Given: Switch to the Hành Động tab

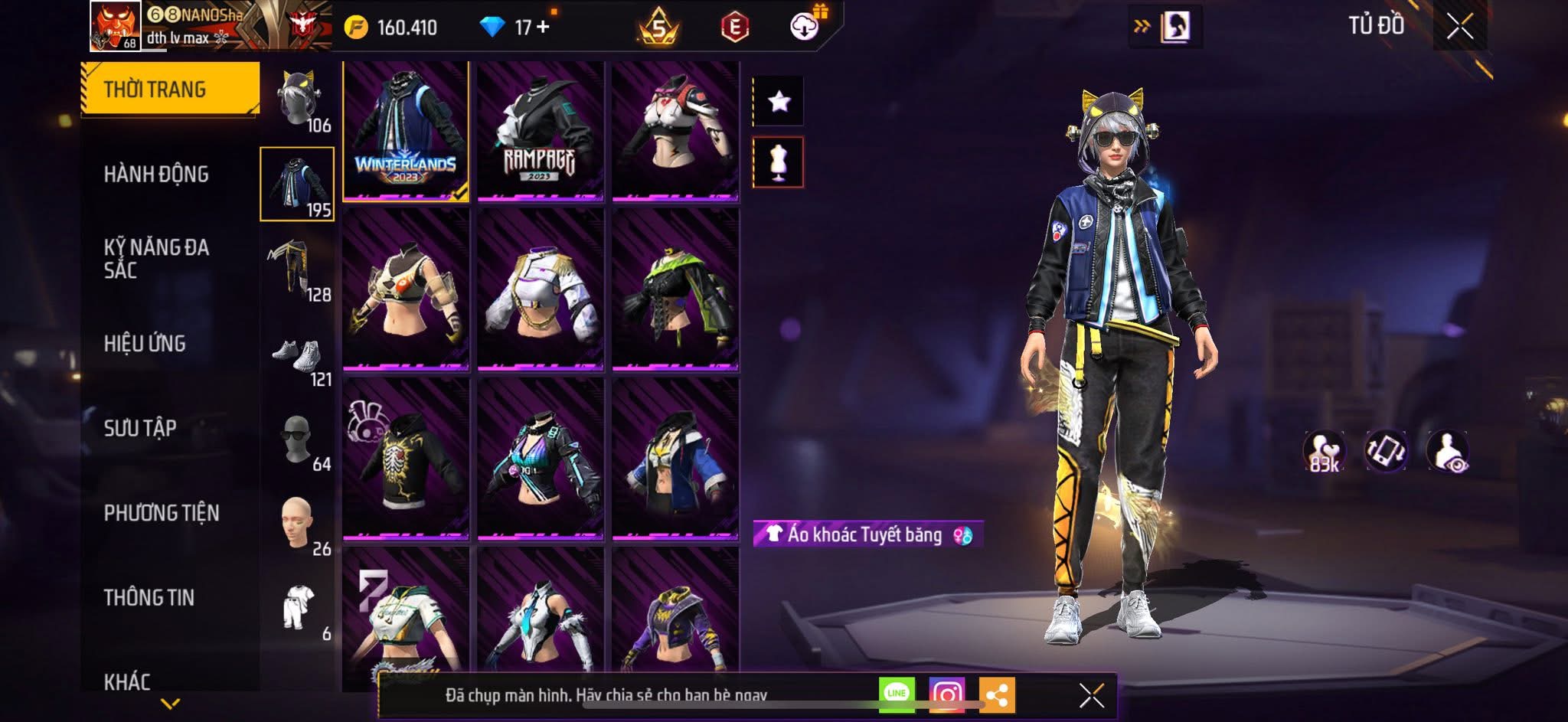Looking at the screenshot, I should coord(156,175).
